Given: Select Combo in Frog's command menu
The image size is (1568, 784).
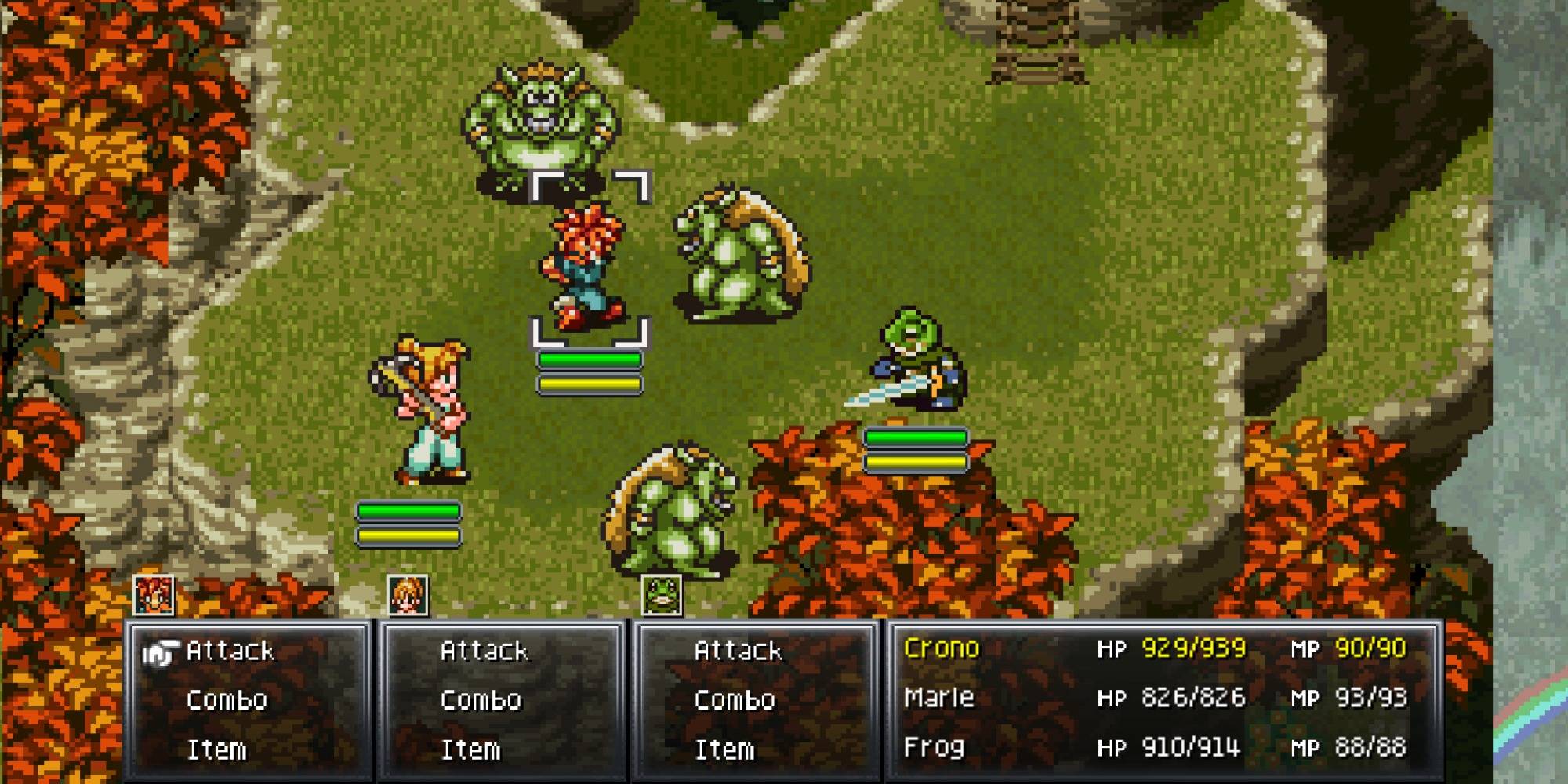Looking at the screenshot, I should click(735, 700).
